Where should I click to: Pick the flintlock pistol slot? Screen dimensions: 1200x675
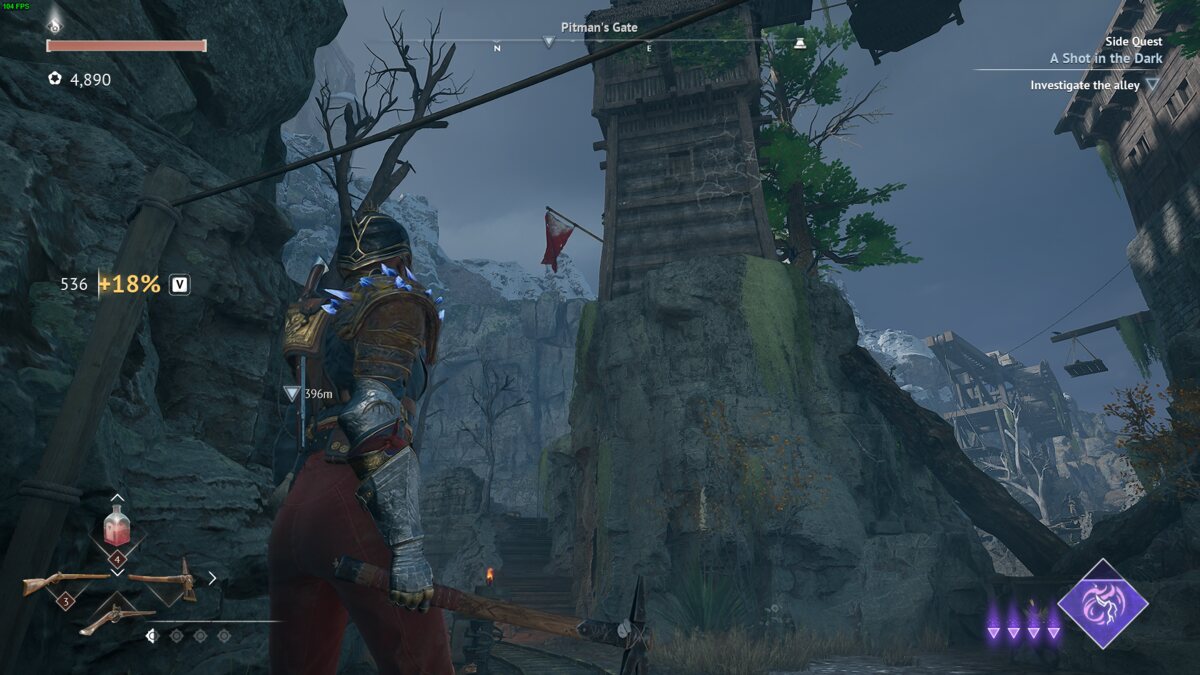click(116, 618)
